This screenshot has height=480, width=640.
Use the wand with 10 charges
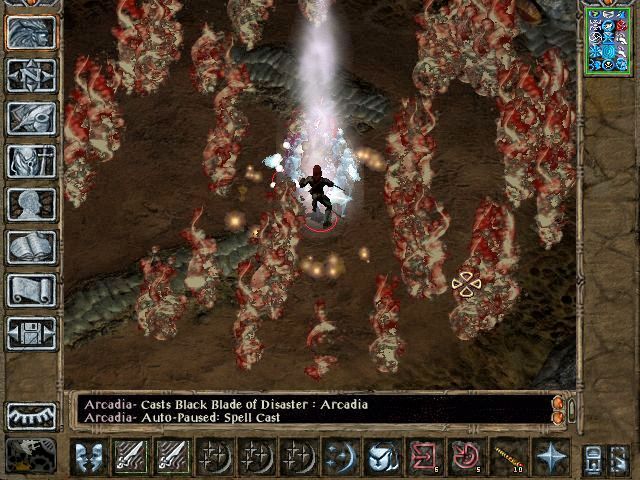[508, 456]
